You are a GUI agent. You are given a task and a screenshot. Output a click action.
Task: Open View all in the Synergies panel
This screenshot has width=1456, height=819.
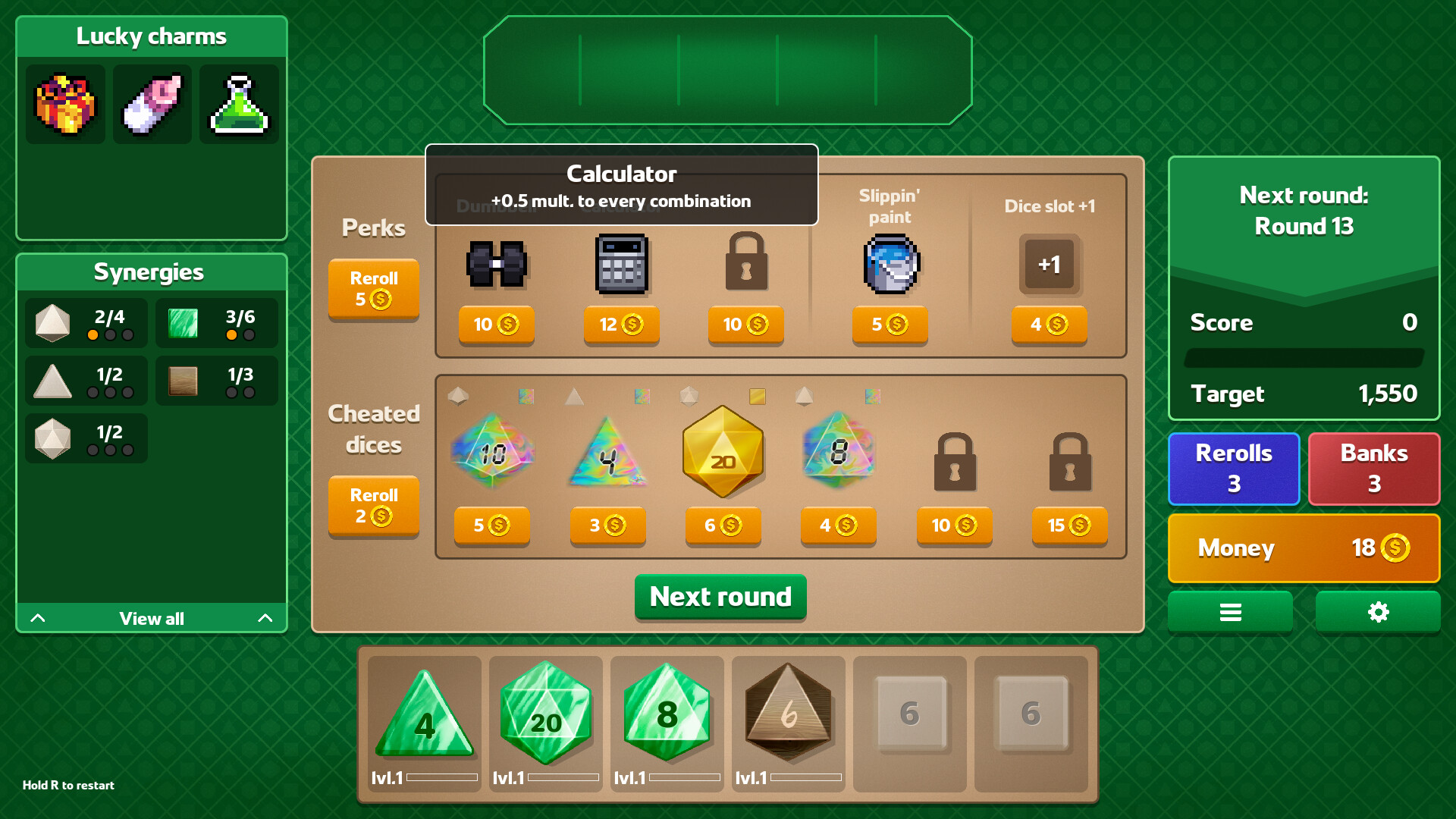[x=151, y=618]
